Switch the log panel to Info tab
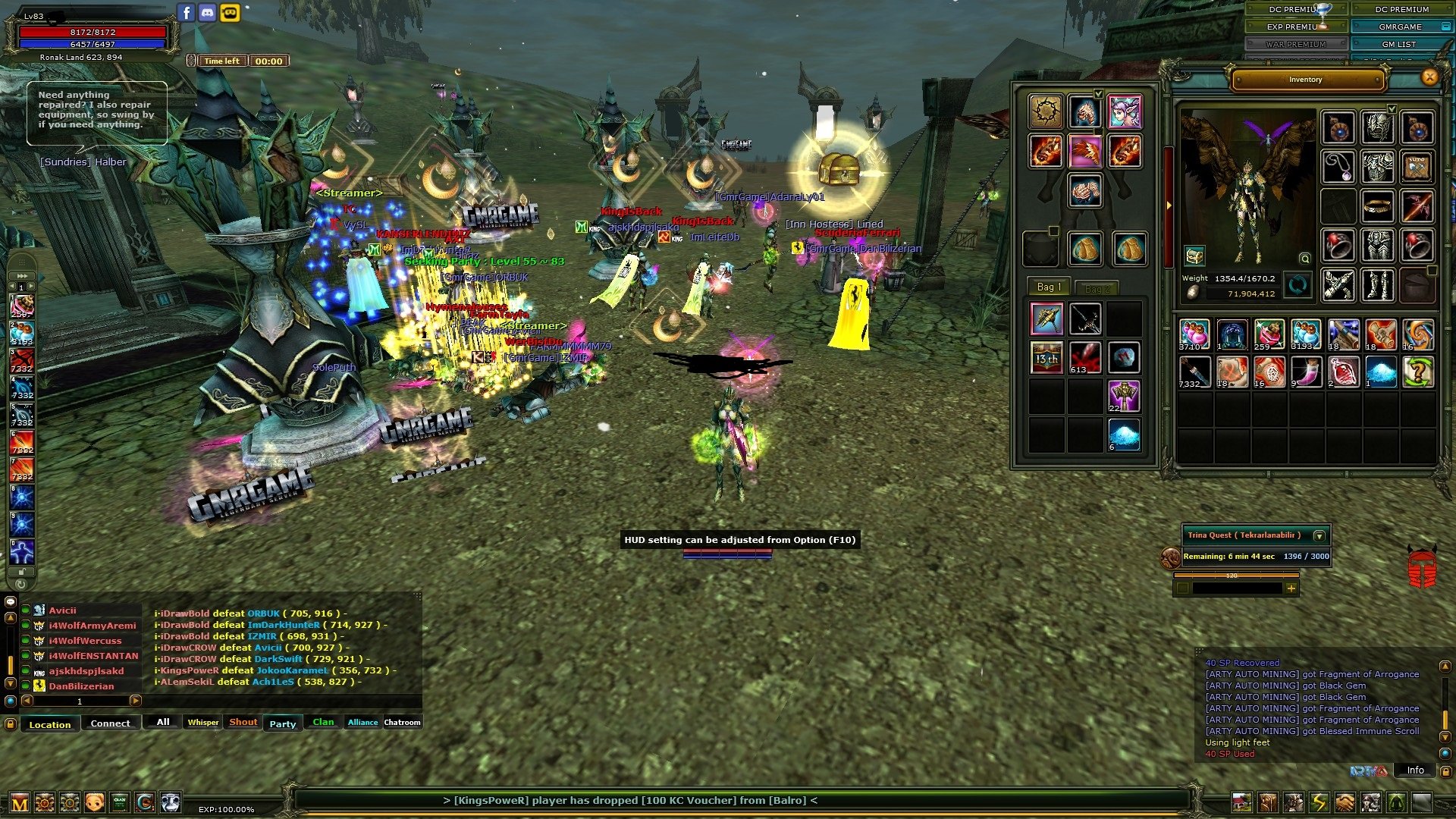Viewport: 1456px width, 819px height. [x=1415, y=770]
